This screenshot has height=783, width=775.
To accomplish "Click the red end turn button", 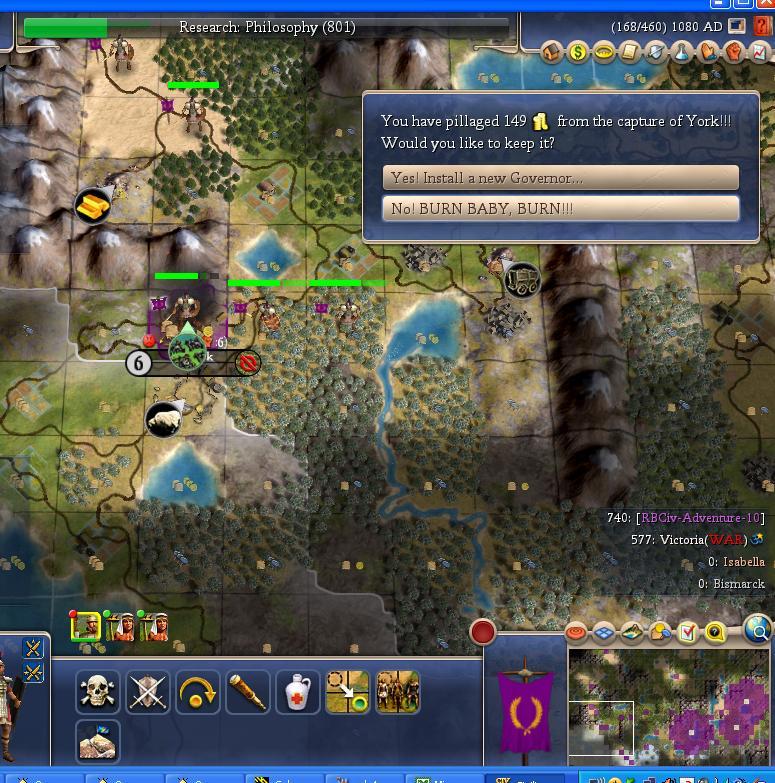I will [483, 632].
